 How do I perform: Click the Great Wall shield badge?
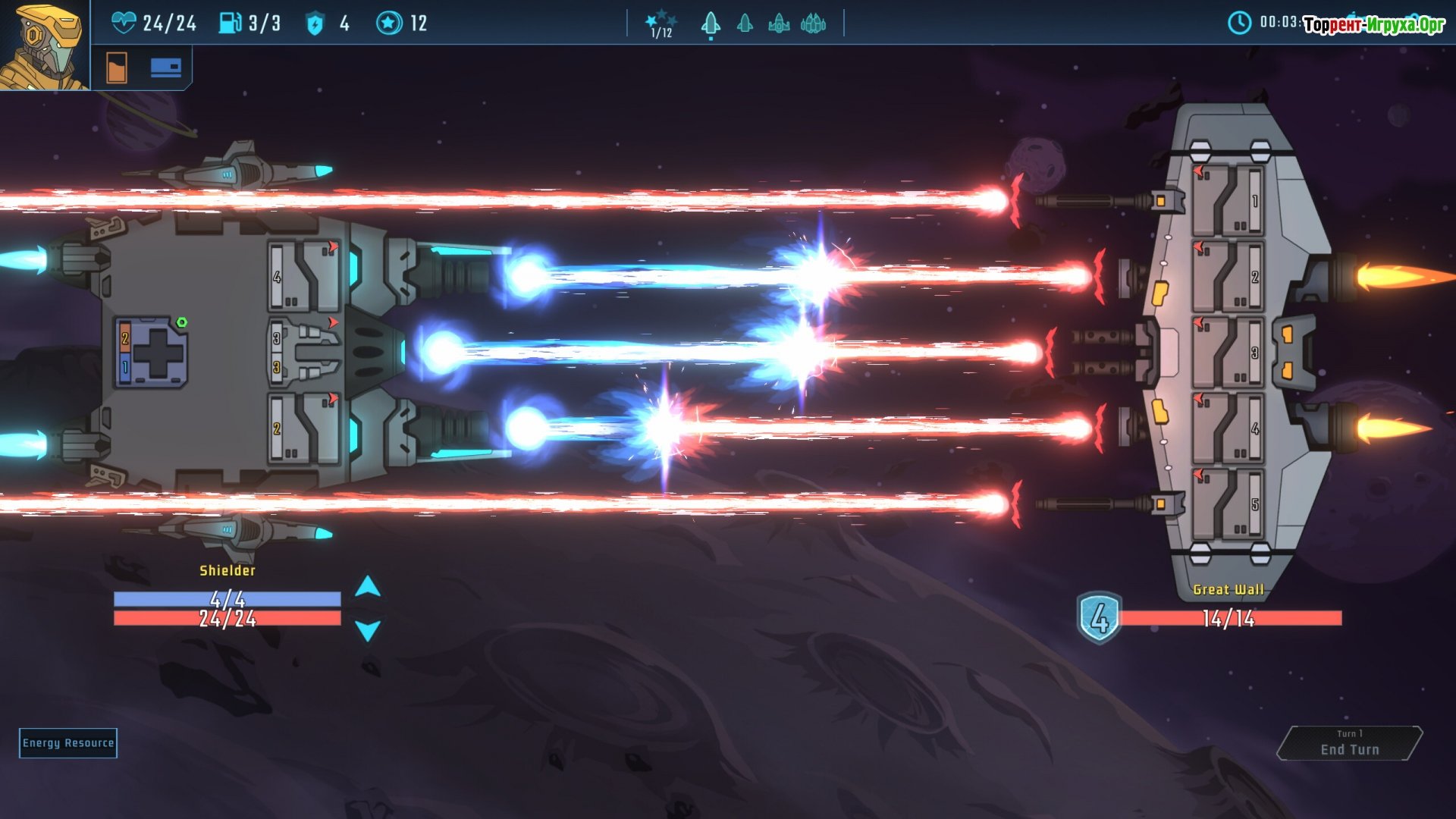(1099, 618)
